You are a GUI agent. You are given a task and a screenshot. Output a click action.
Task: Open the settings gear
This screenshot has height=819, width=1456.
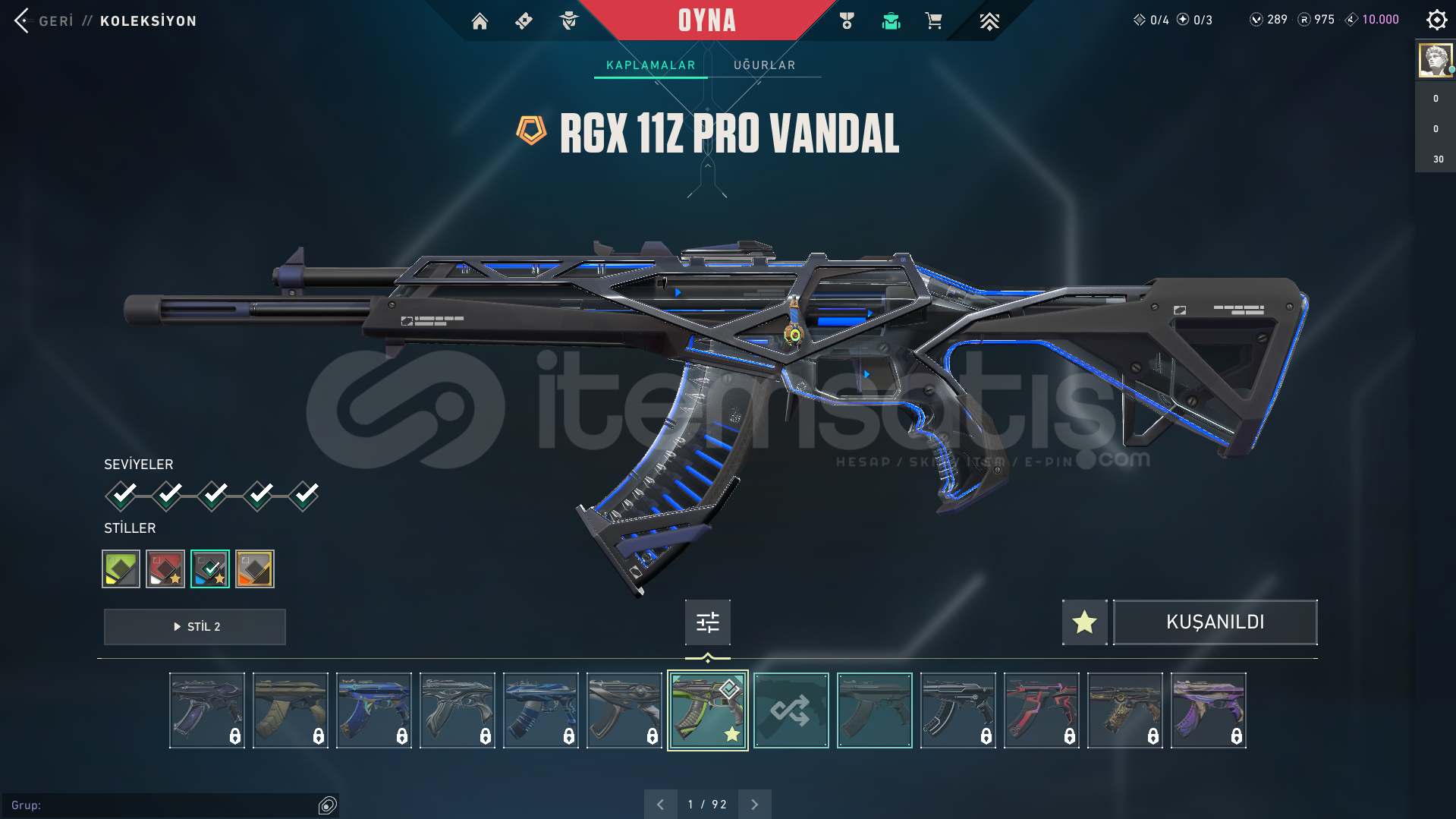click(1436, 20)
